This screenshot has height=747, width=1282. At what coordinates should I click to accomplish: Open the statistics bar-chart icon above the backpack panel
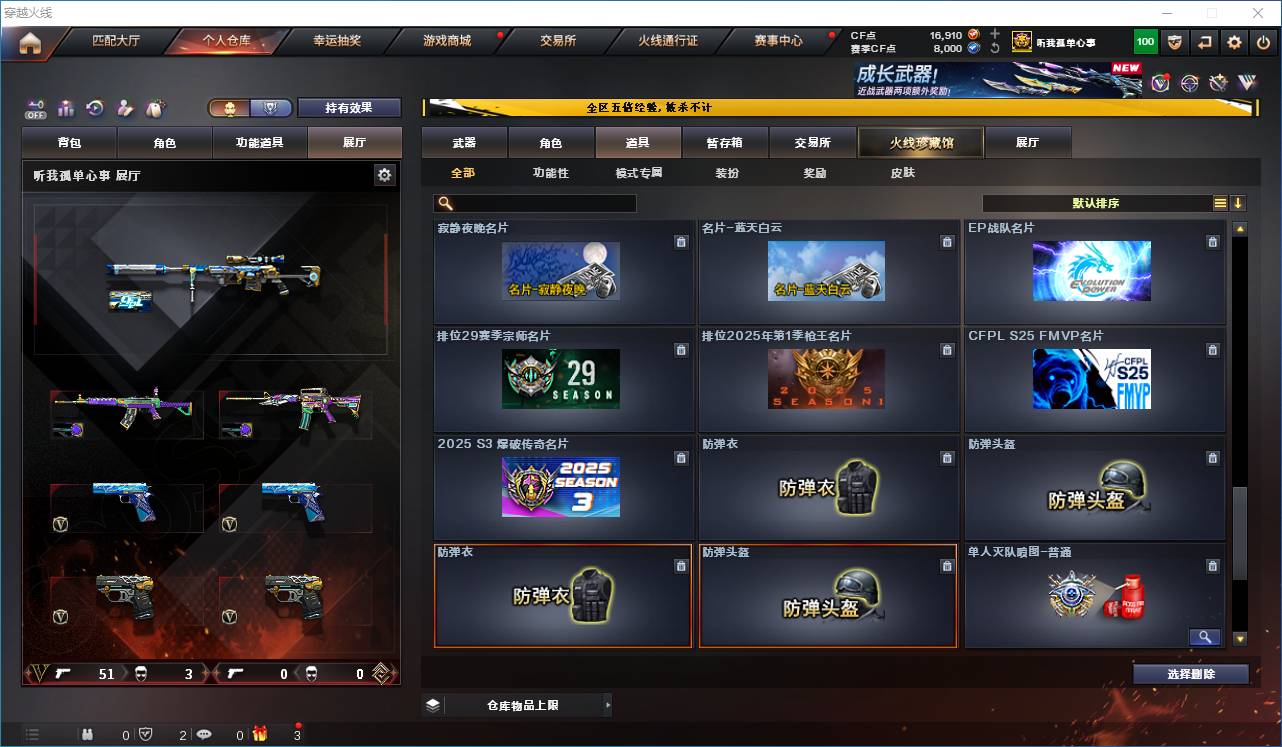[66, 108]
